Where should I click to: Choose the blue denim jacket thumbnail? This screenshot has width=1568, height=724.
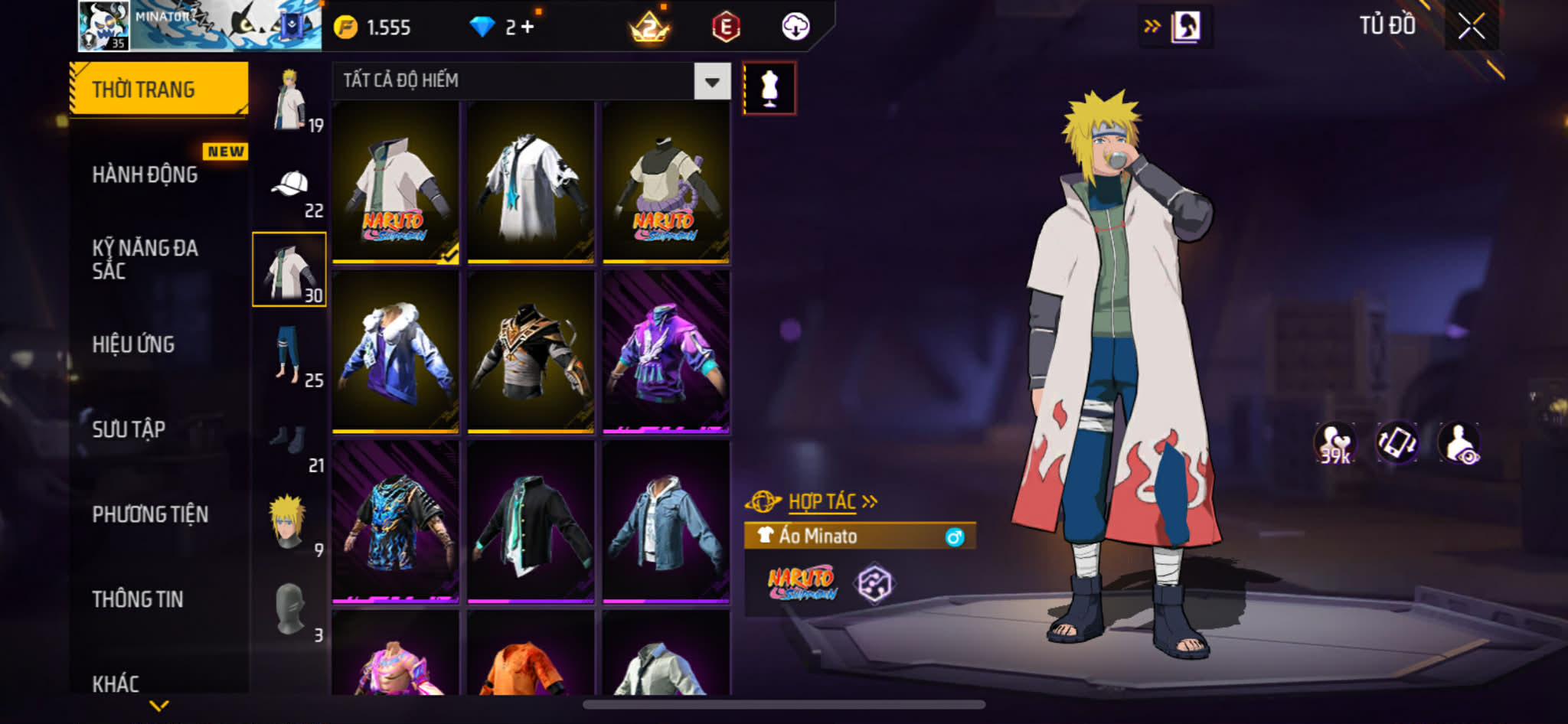(665, 521)
